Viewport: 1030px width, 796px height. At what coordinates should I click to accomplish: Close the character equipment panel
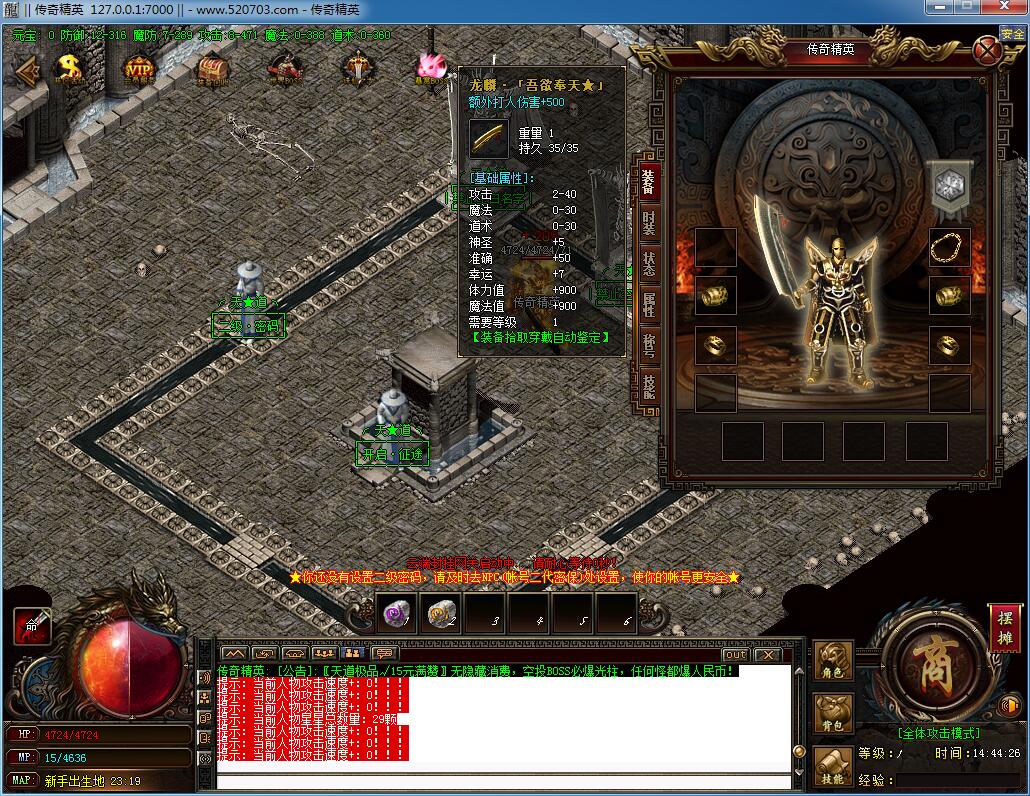point(987,49)
